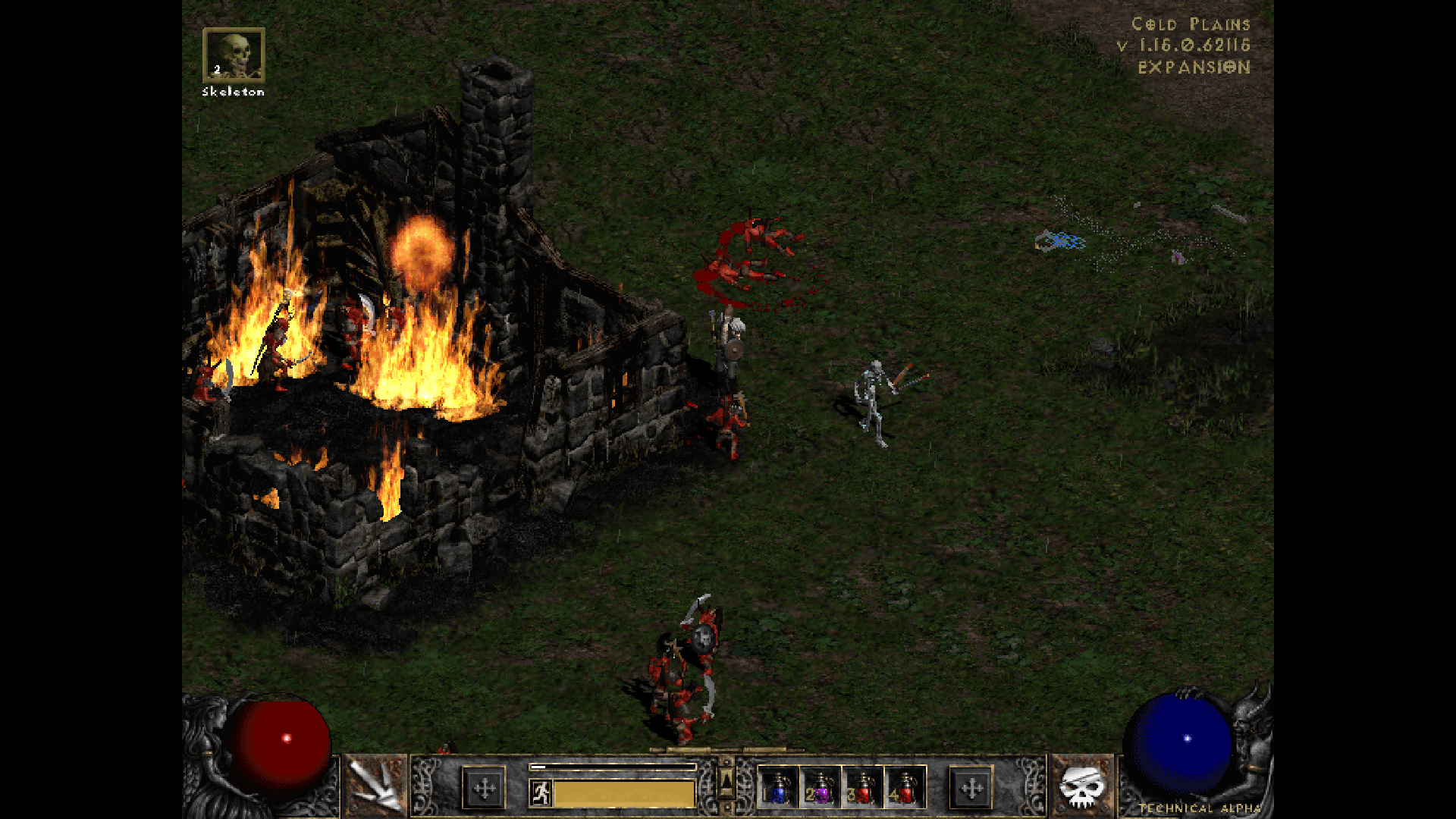This screenshot has height=819, width=1456.
Task: Select the Skeleton minion portrait
Action: tap(234, 55)
